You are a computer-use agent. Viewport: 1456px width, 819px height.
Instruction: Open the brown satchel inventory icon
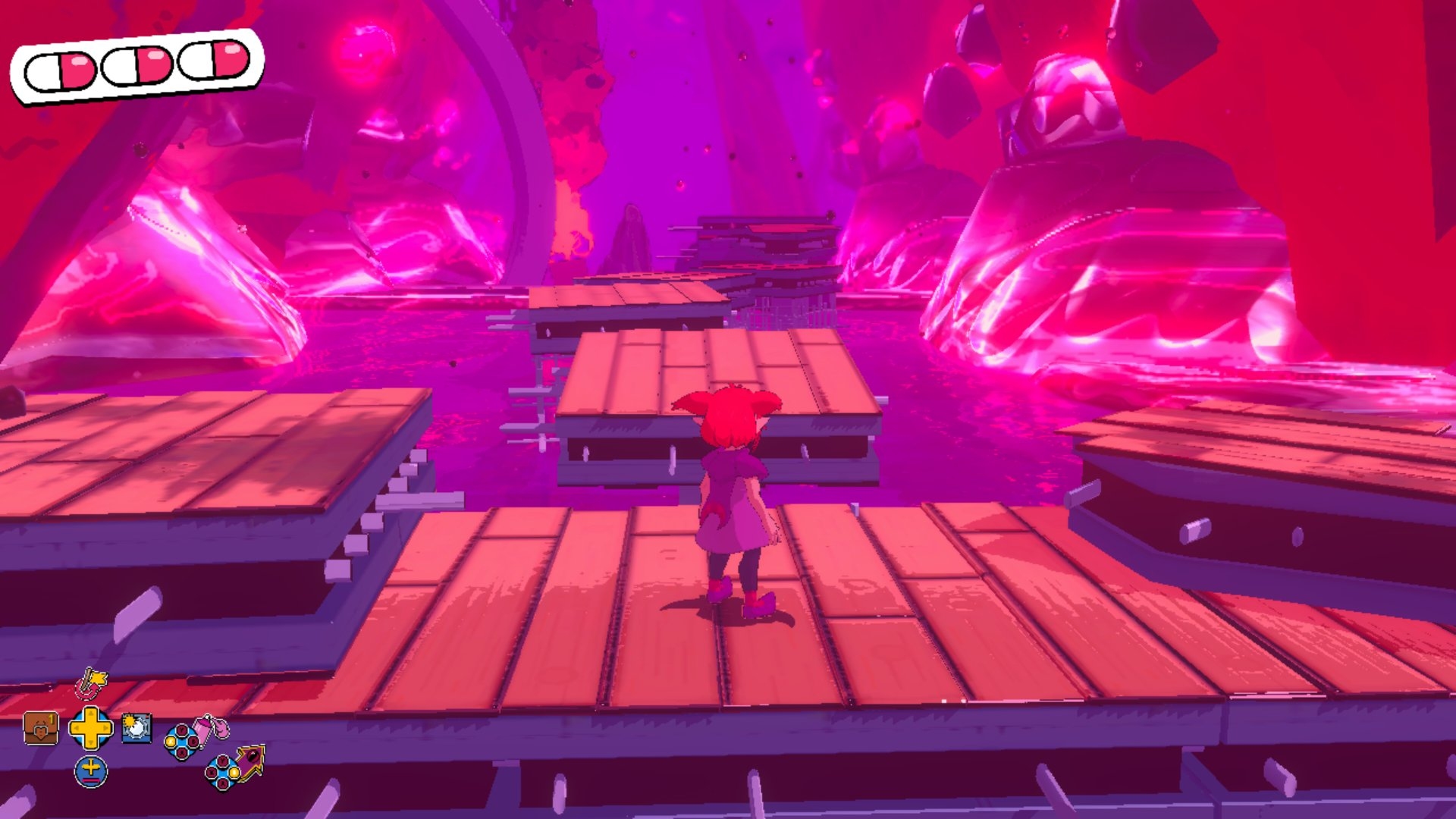click(x=41, y=729)
